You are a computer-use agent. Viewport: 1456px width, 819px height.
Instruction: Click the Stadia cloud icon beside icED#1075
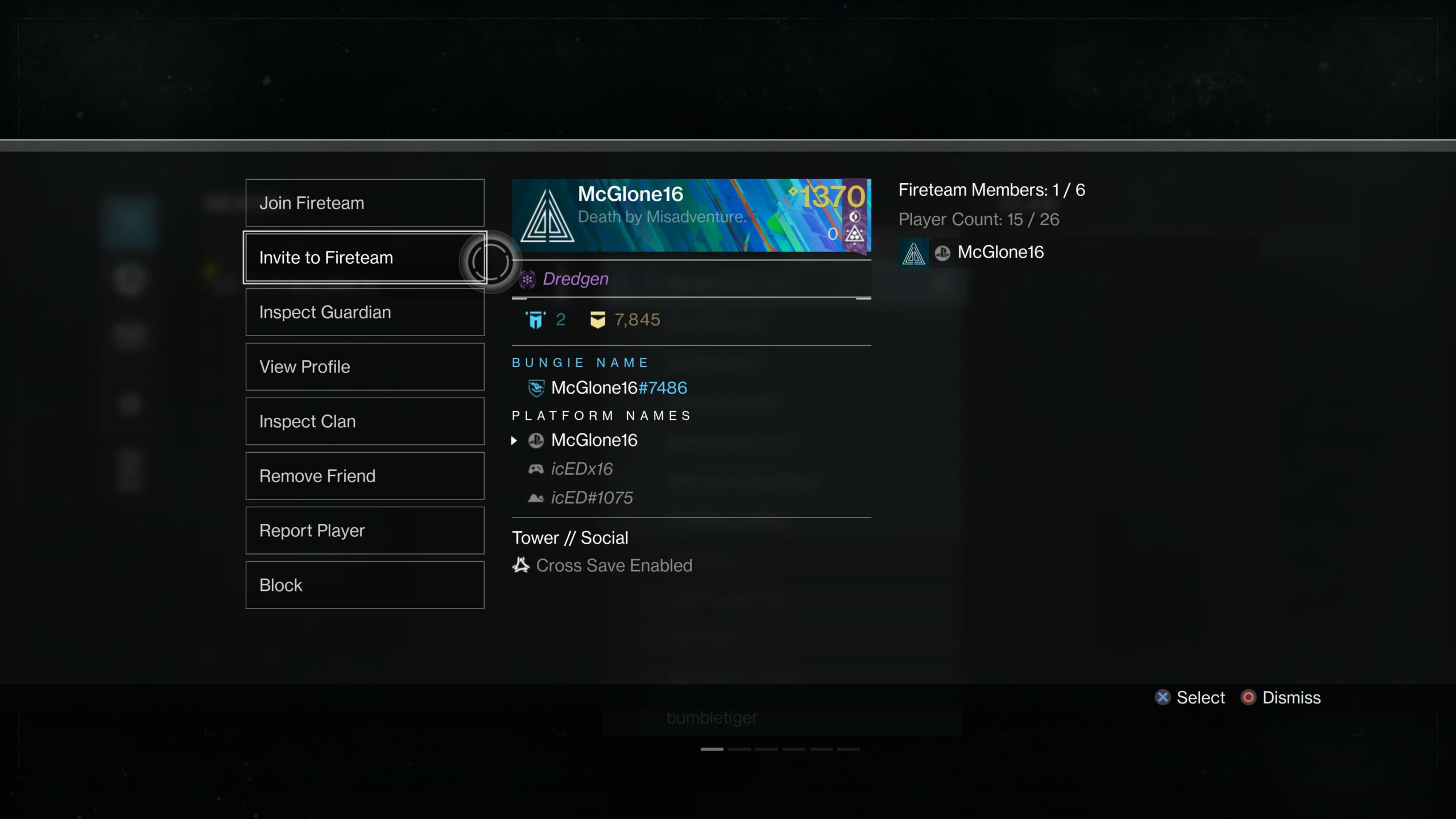pyautogui.click(x=535, y=498)
